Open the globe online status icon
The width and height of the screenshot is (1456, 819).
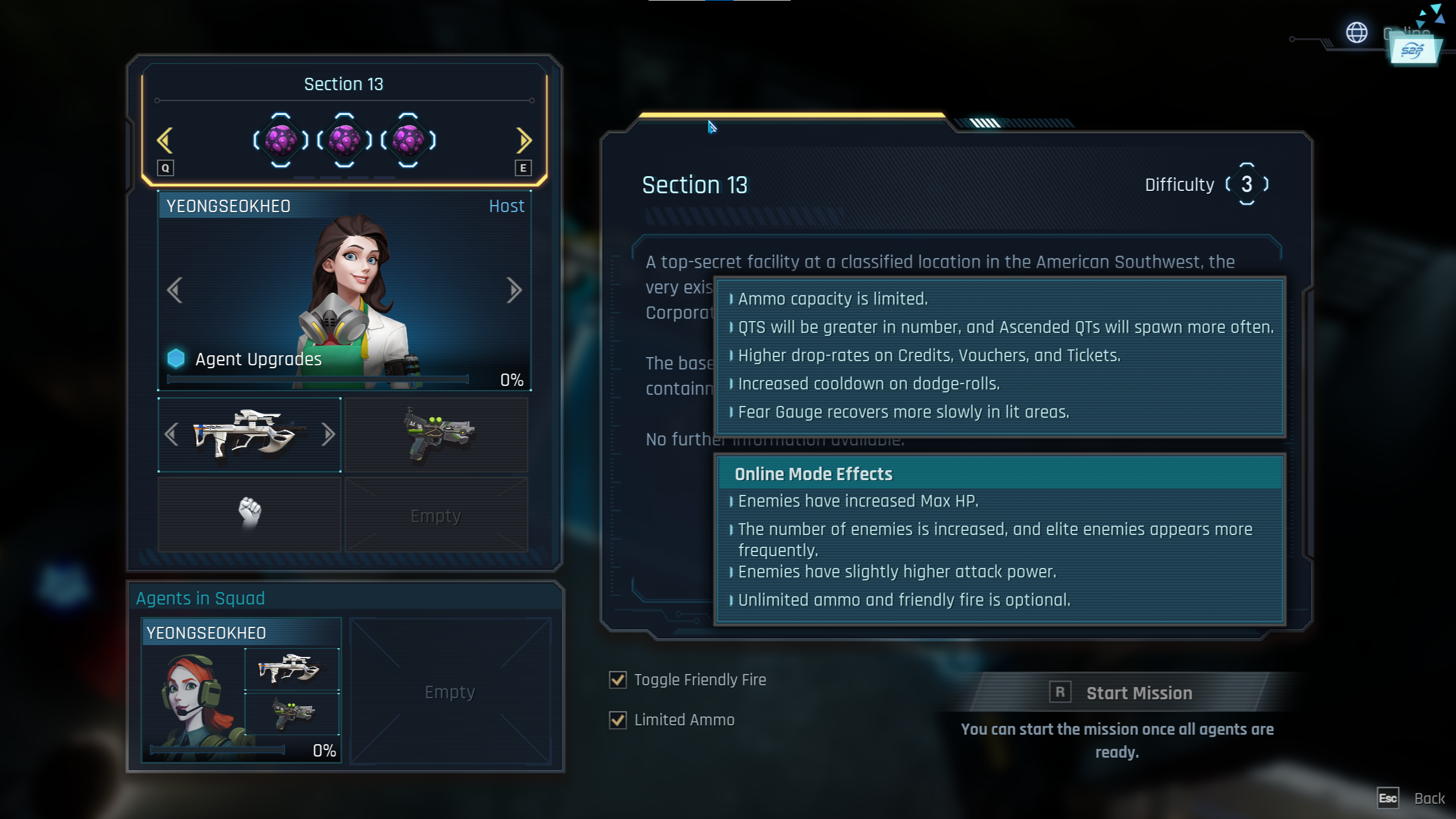1356,32
